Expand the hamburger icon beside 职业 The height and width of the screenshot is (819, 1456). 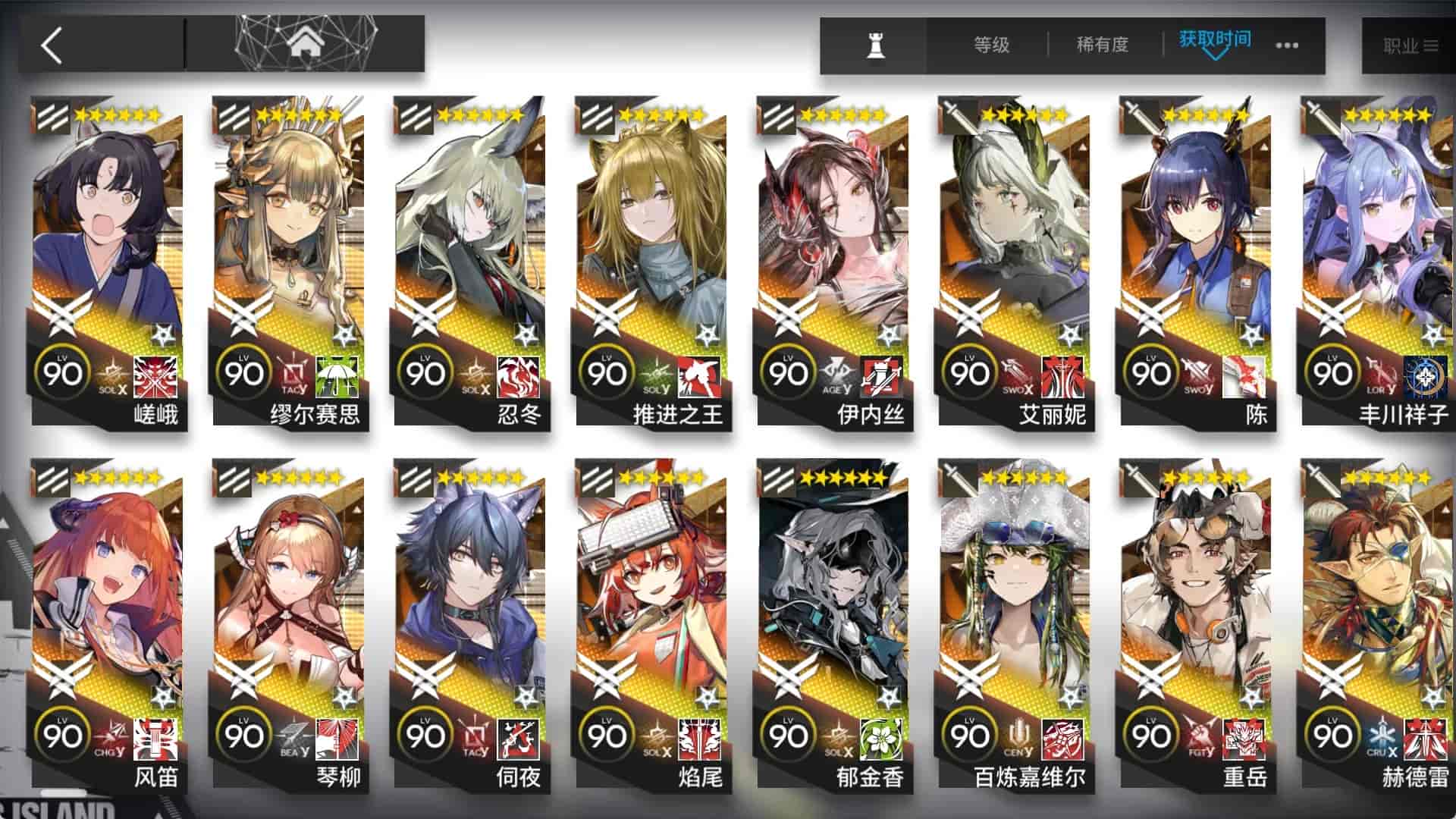[1430, 45]
